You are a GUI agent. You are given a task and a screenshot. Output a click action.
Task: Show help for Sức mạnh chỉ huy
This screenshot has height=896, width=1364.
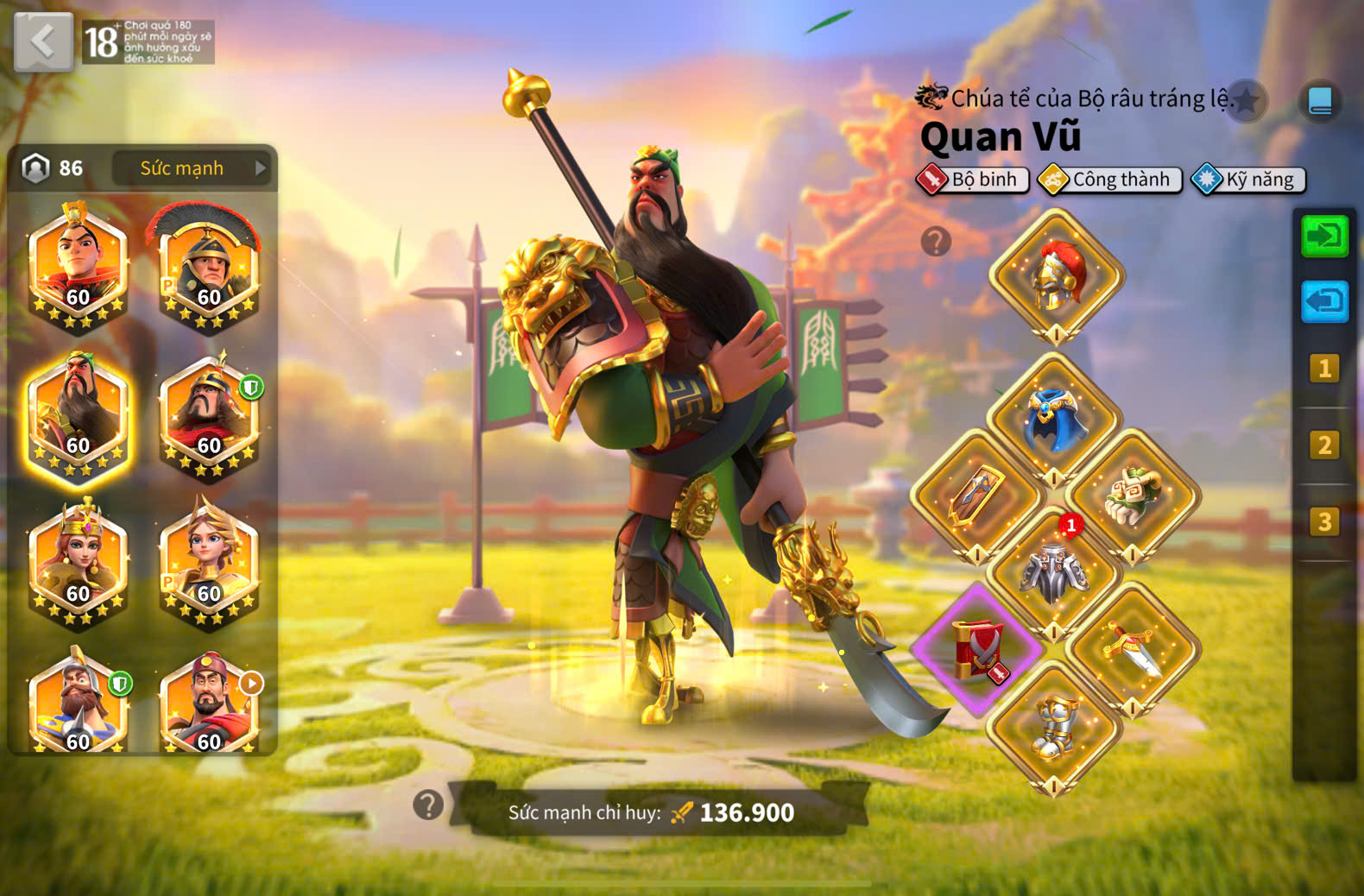click(428, 805)
